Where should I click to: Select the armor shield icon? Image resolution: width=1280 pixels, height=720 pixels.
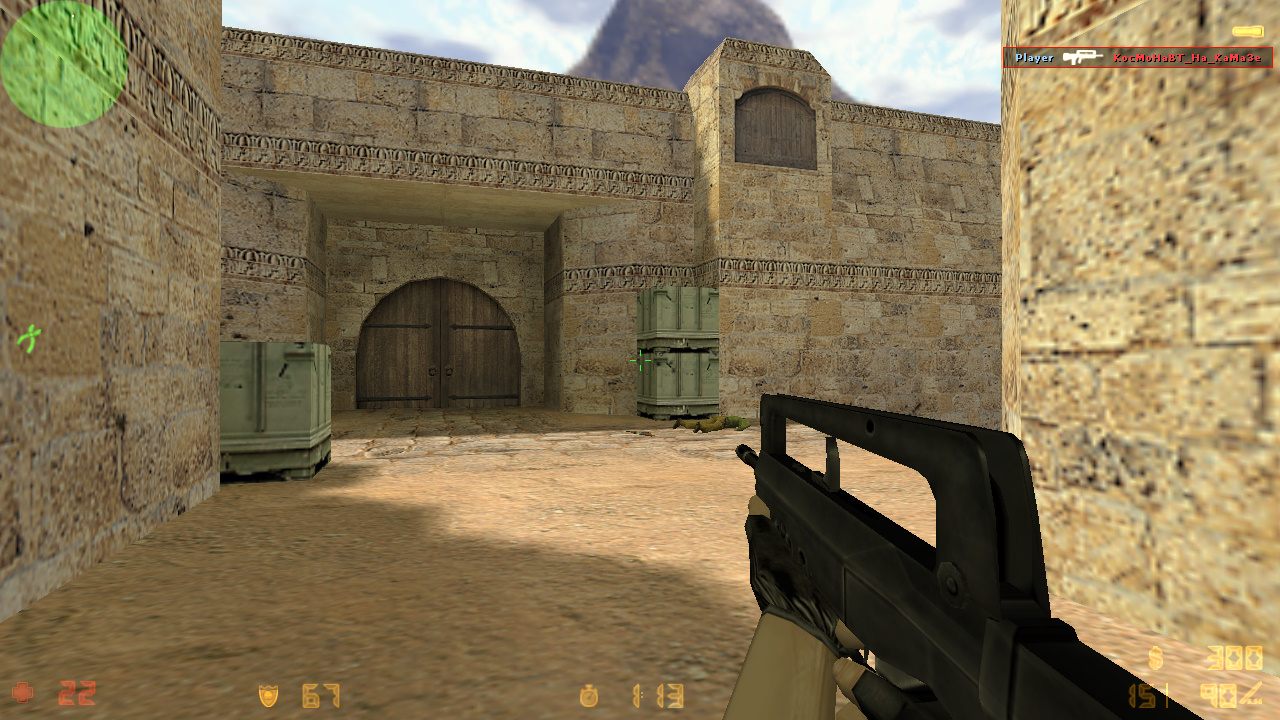coord(268,697)
